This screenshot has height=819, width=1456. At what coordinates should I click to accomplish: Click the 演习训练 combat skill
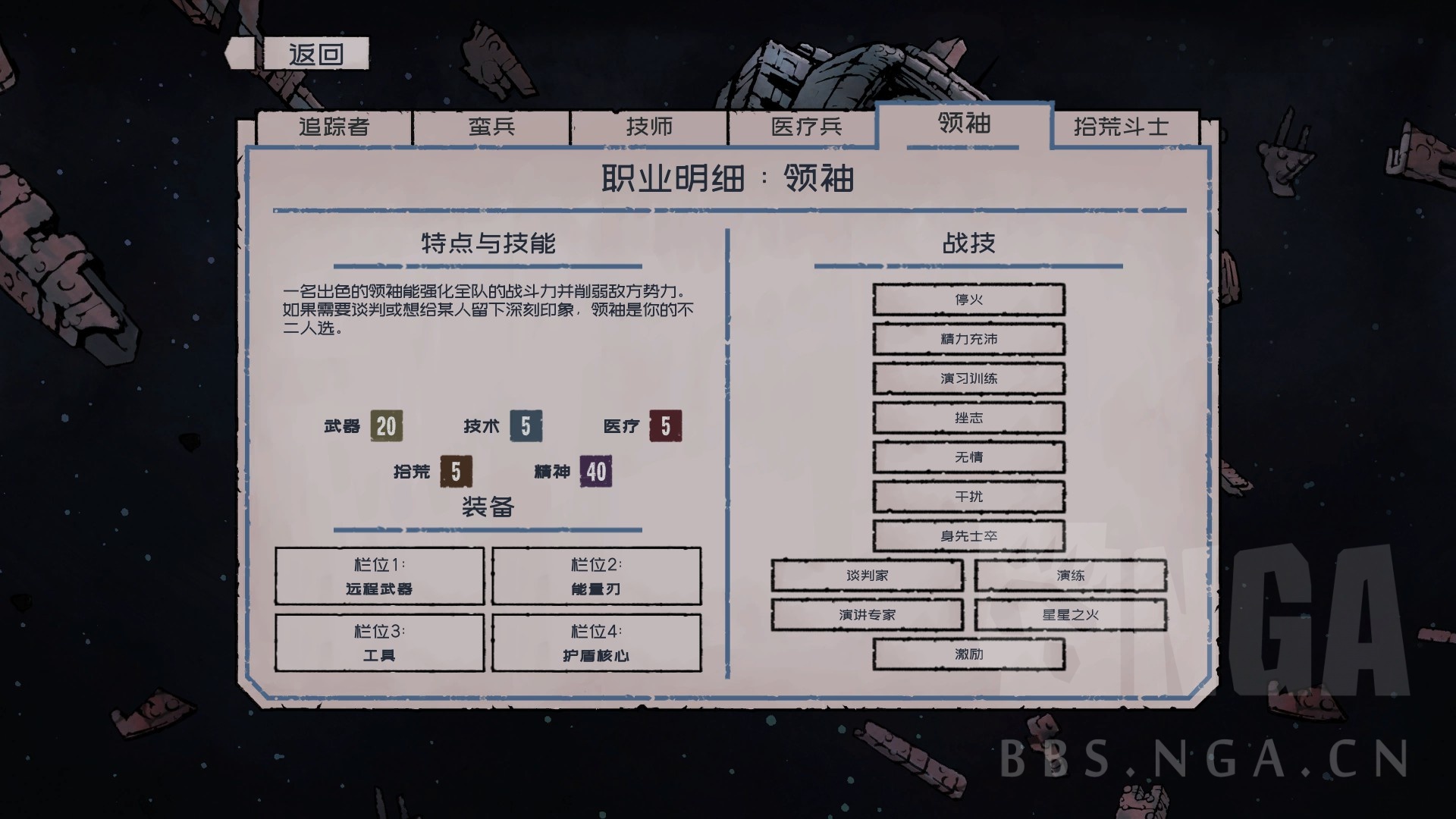coord(969,378)
